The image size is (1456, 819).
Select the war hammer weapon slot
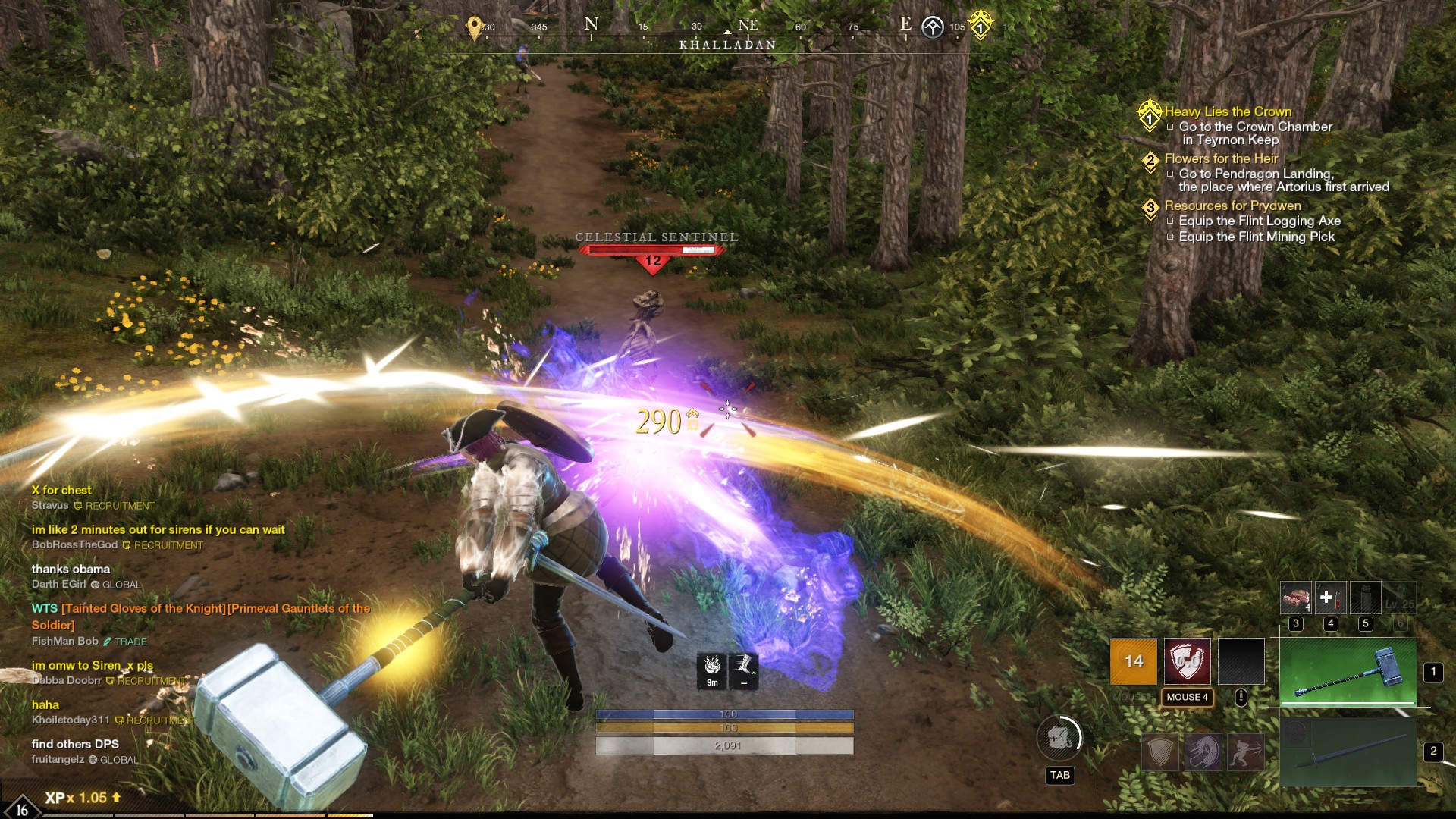(1348, 672)
